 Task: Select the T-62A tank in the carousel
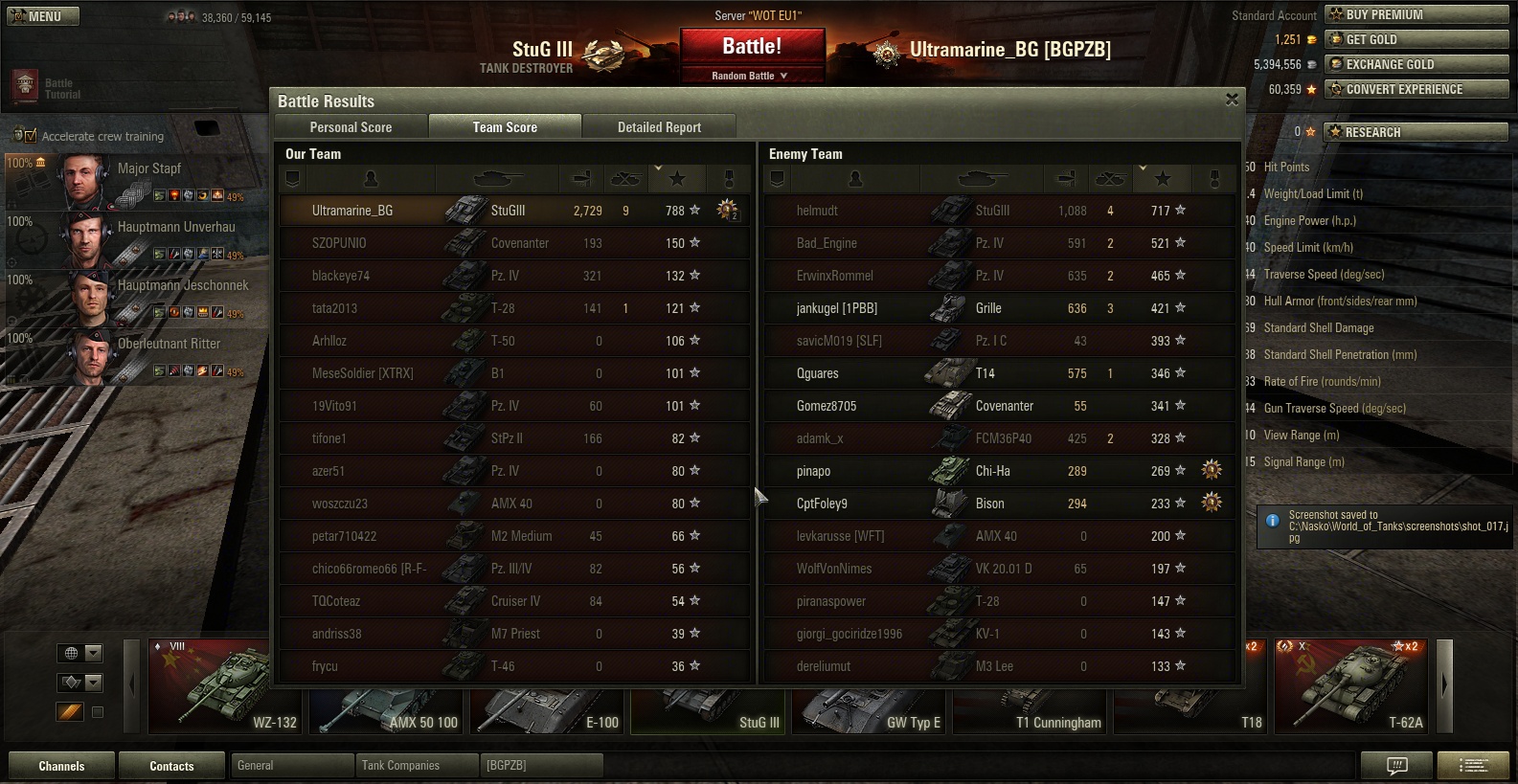[x=1352, y=686]
